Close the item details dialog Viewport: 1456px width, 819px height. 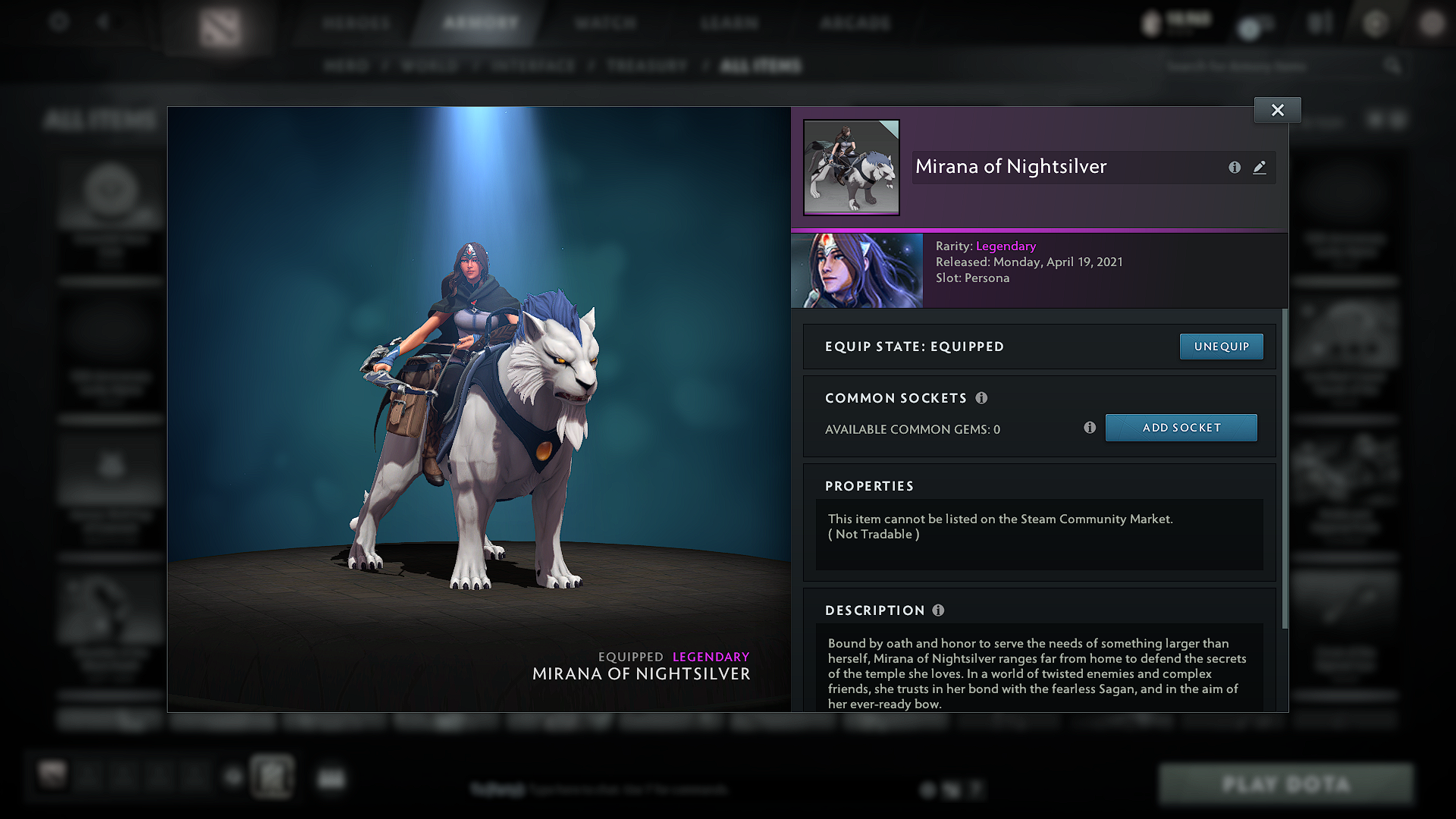[1277, 109]
